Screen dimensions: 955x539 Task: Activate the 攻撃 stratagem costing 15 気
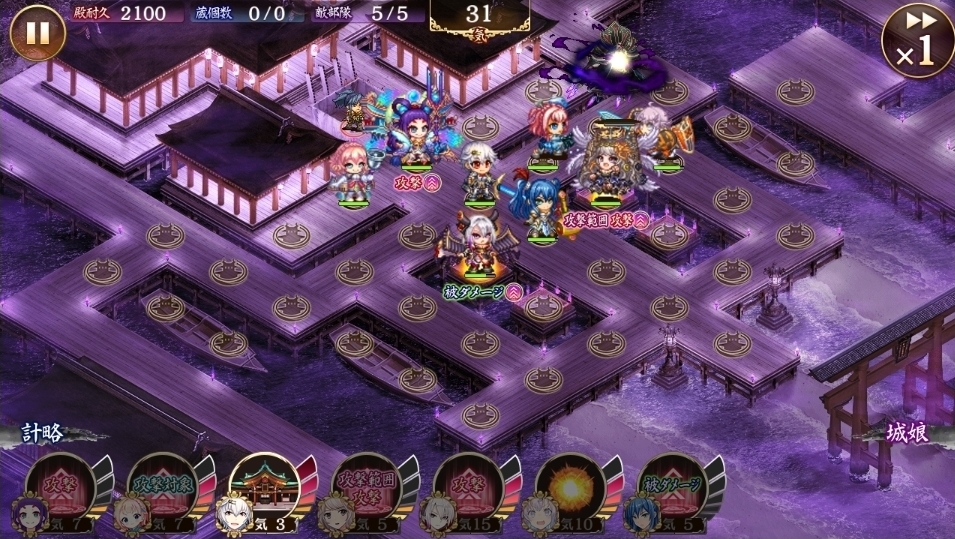pos(468,490)
